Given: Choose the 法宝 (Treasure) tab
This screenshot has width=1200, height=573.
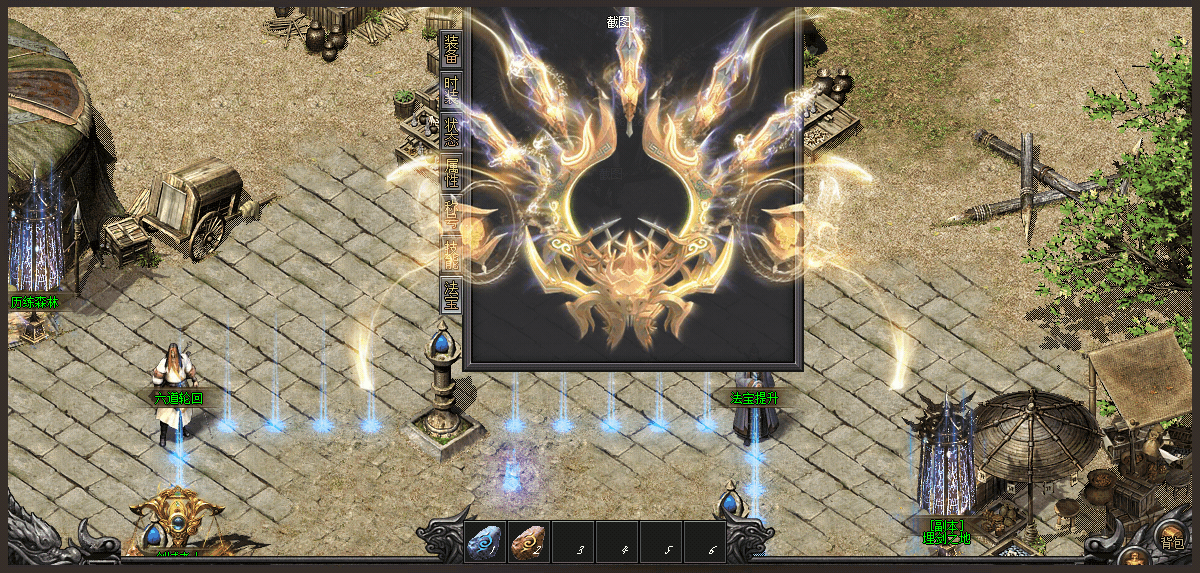Looking at the screenshot, I should point(451,294).
